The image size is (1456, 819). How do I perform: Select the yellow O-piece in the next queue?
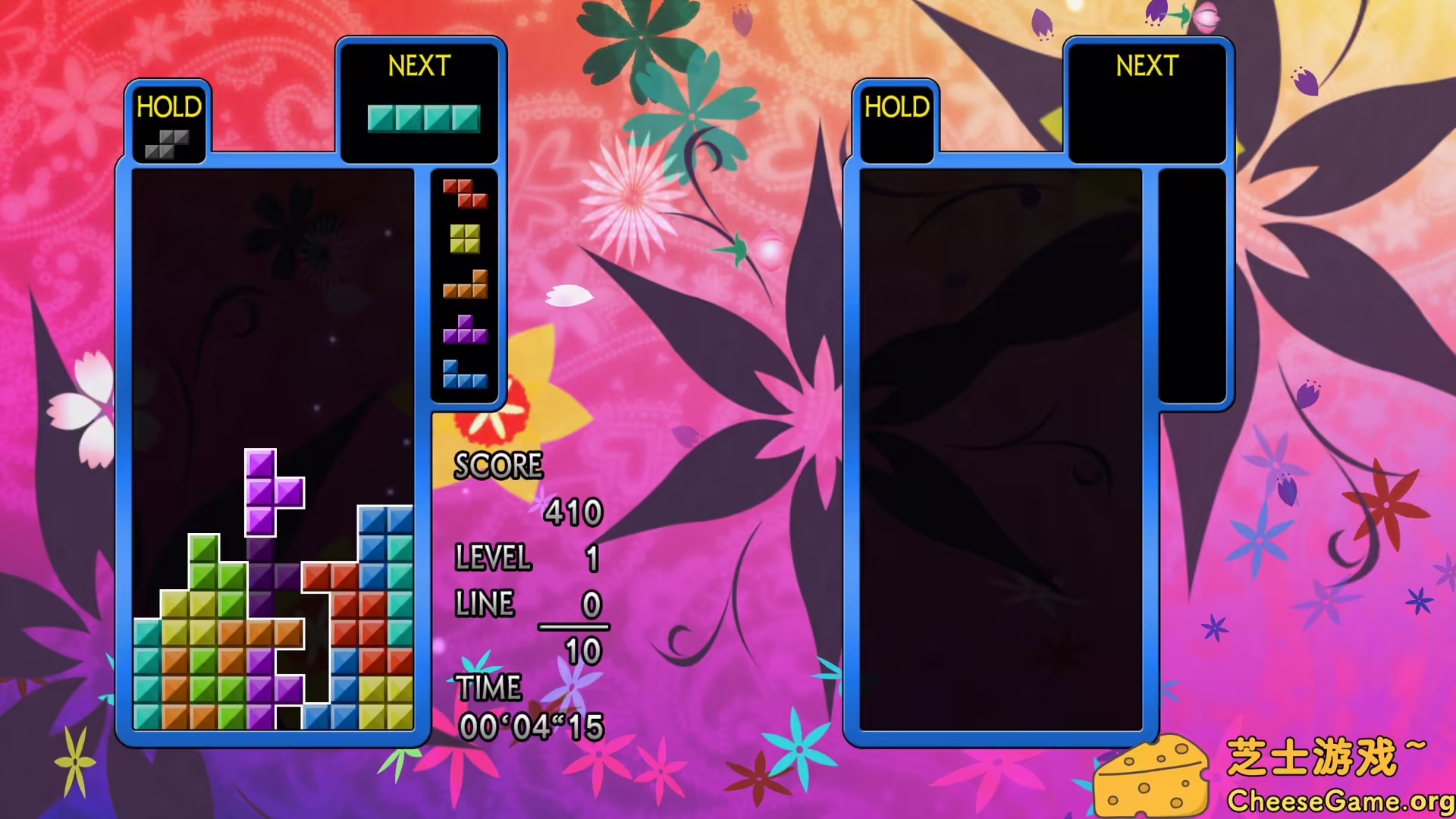(x=463, y=239)
